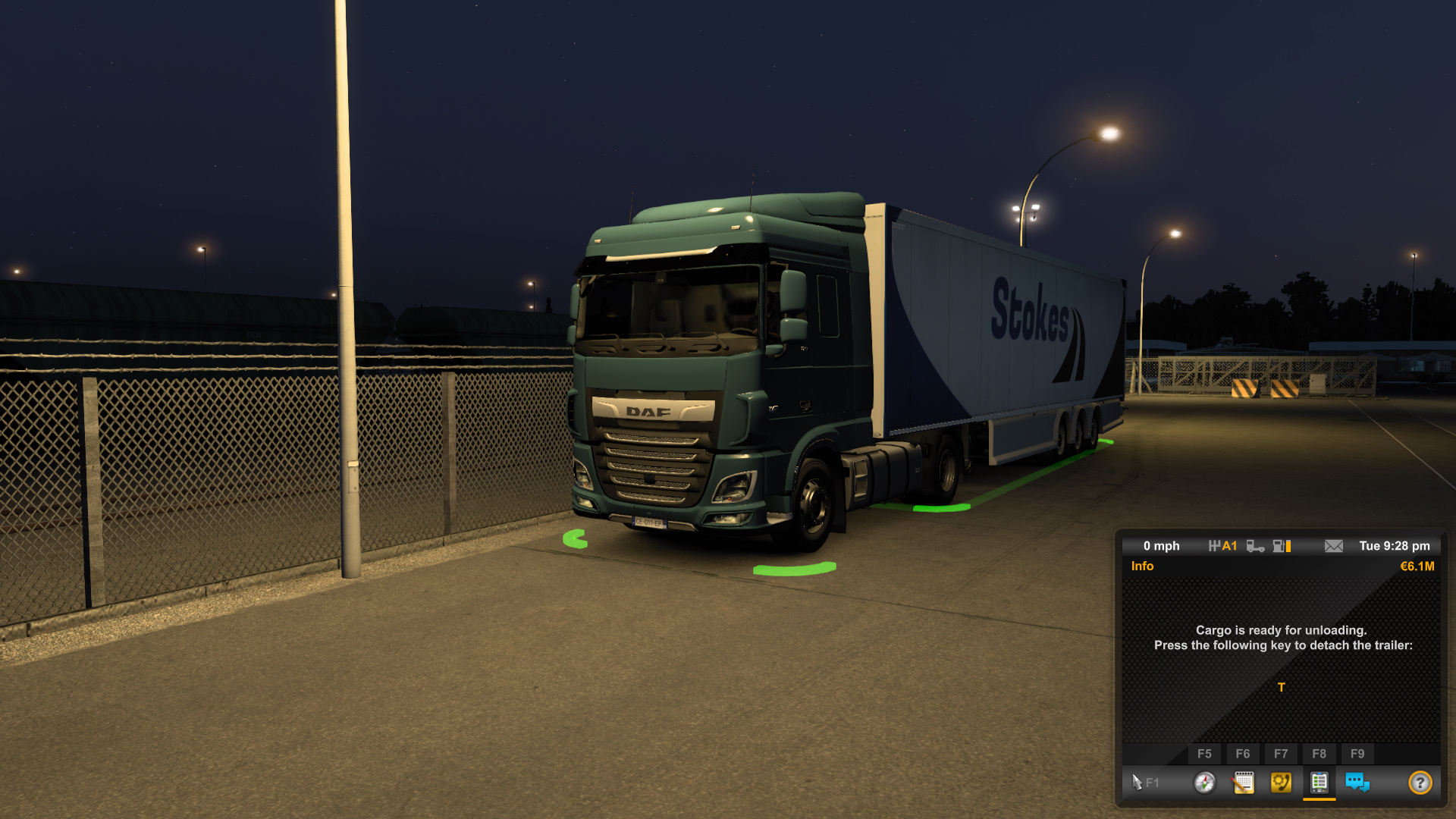Open the yellow phone assistance tab

pos(1281,782)
